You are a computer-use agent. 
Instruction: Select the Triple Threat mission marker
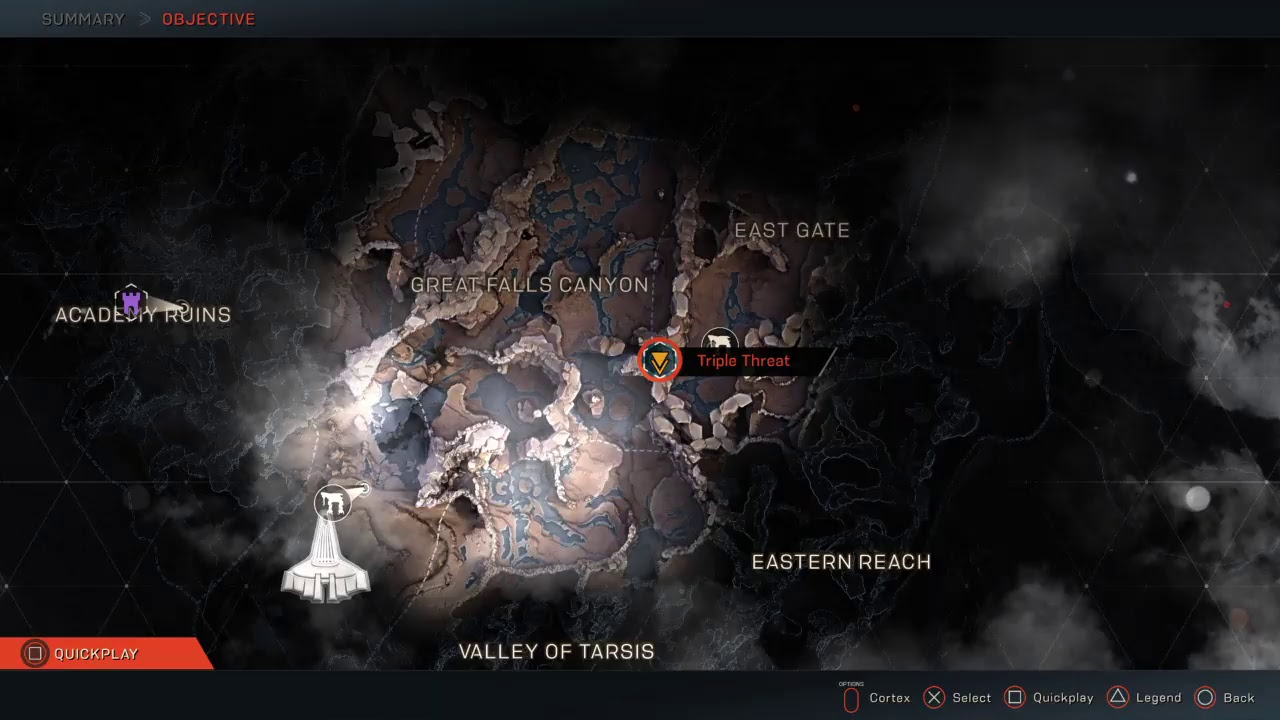pyautogui.click(x=660, y=360)
